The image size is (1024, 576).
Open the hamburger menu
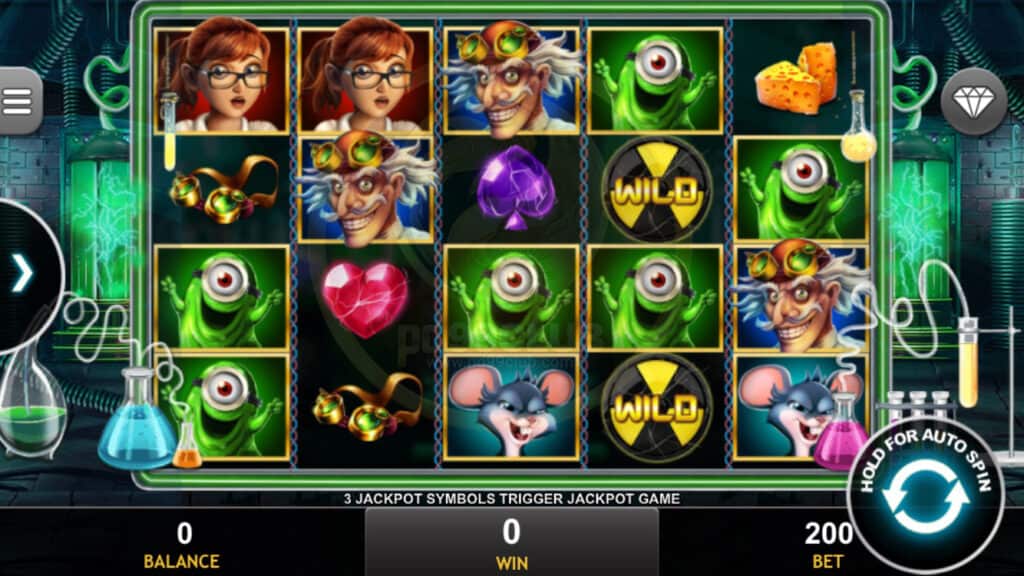[17, 101]
